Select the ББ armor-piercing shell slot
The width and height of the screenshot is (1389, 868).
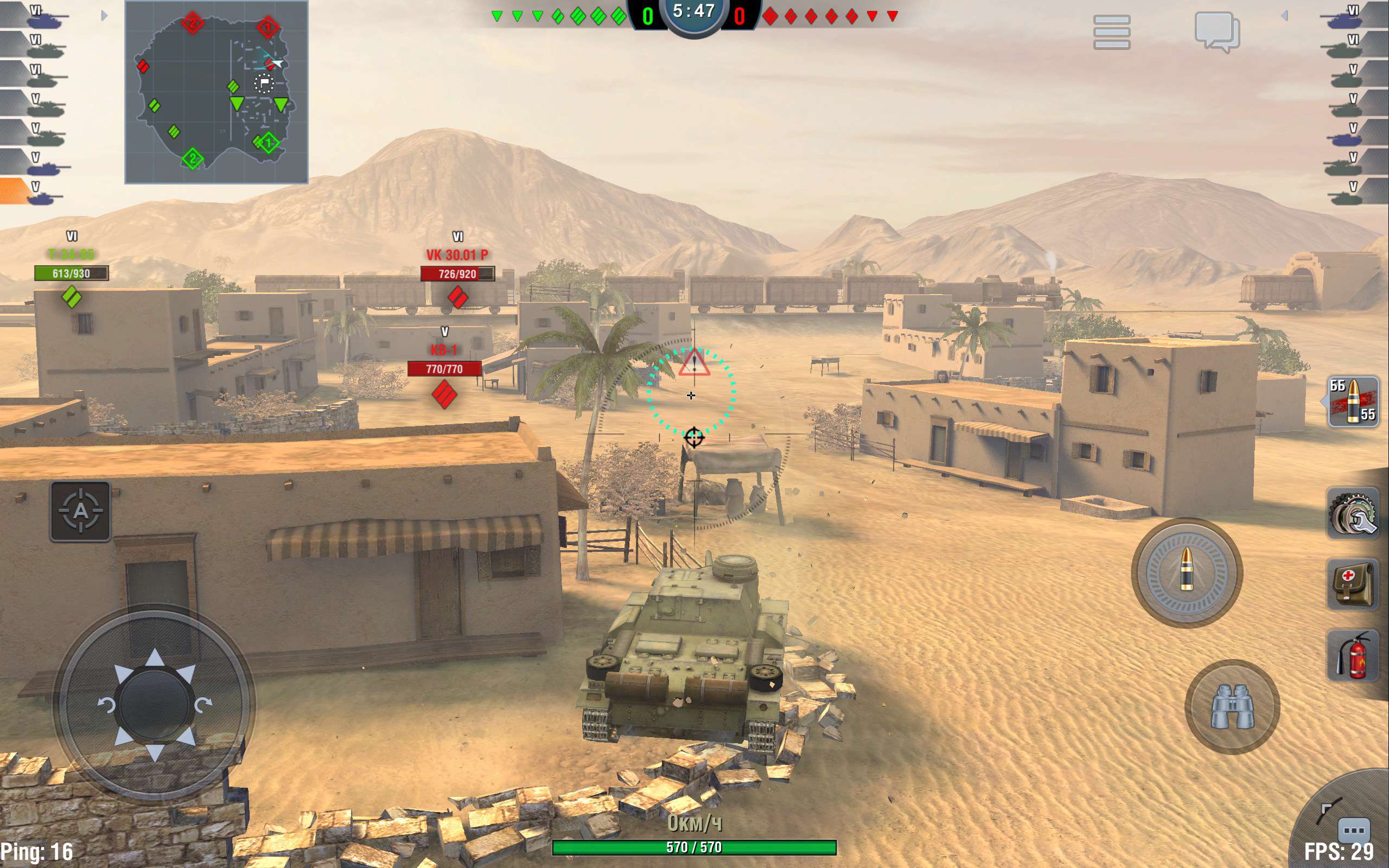tap(1353, 401)
